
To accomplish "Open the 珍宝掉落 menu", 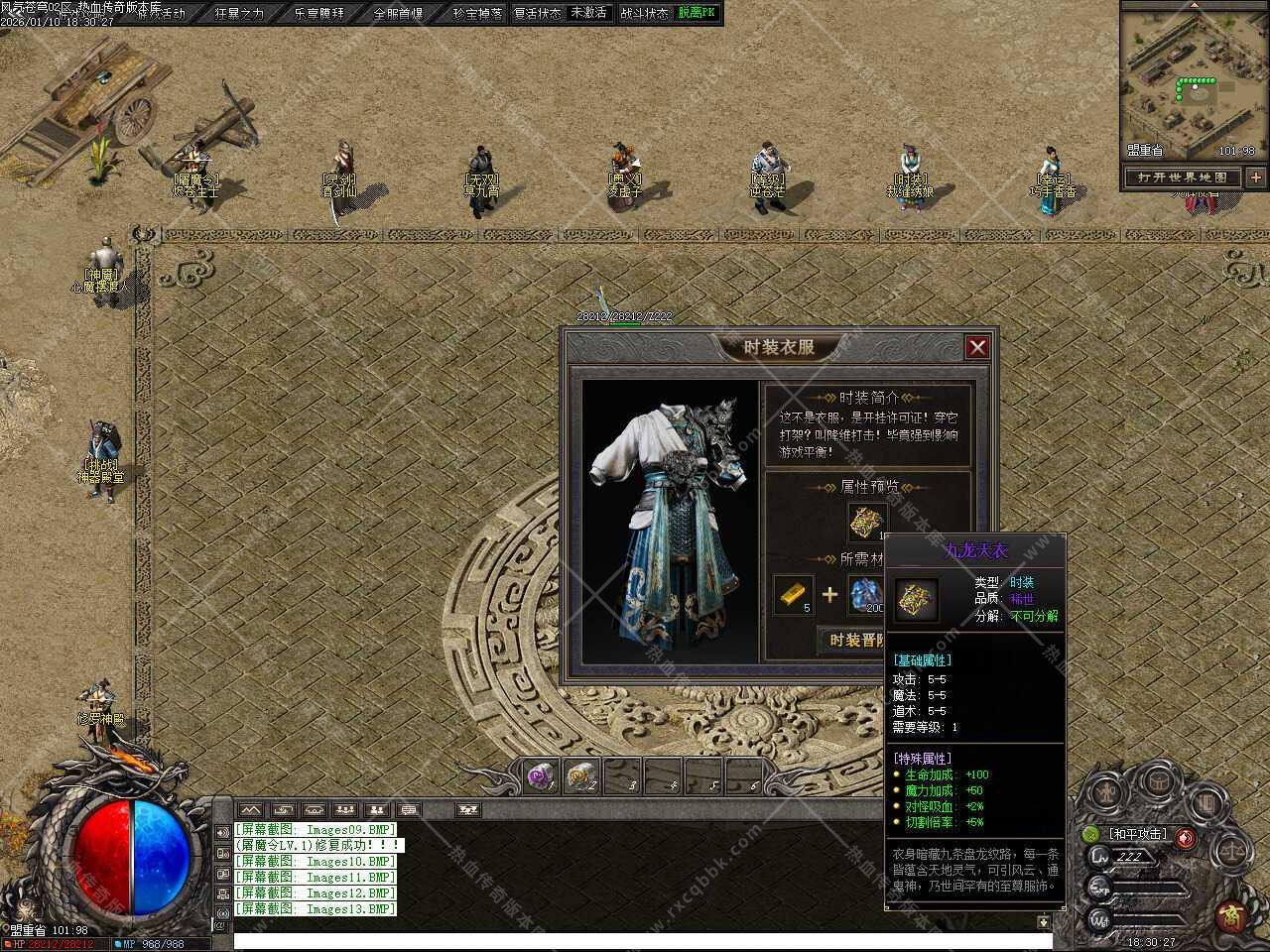I will [x=477, y=14].
